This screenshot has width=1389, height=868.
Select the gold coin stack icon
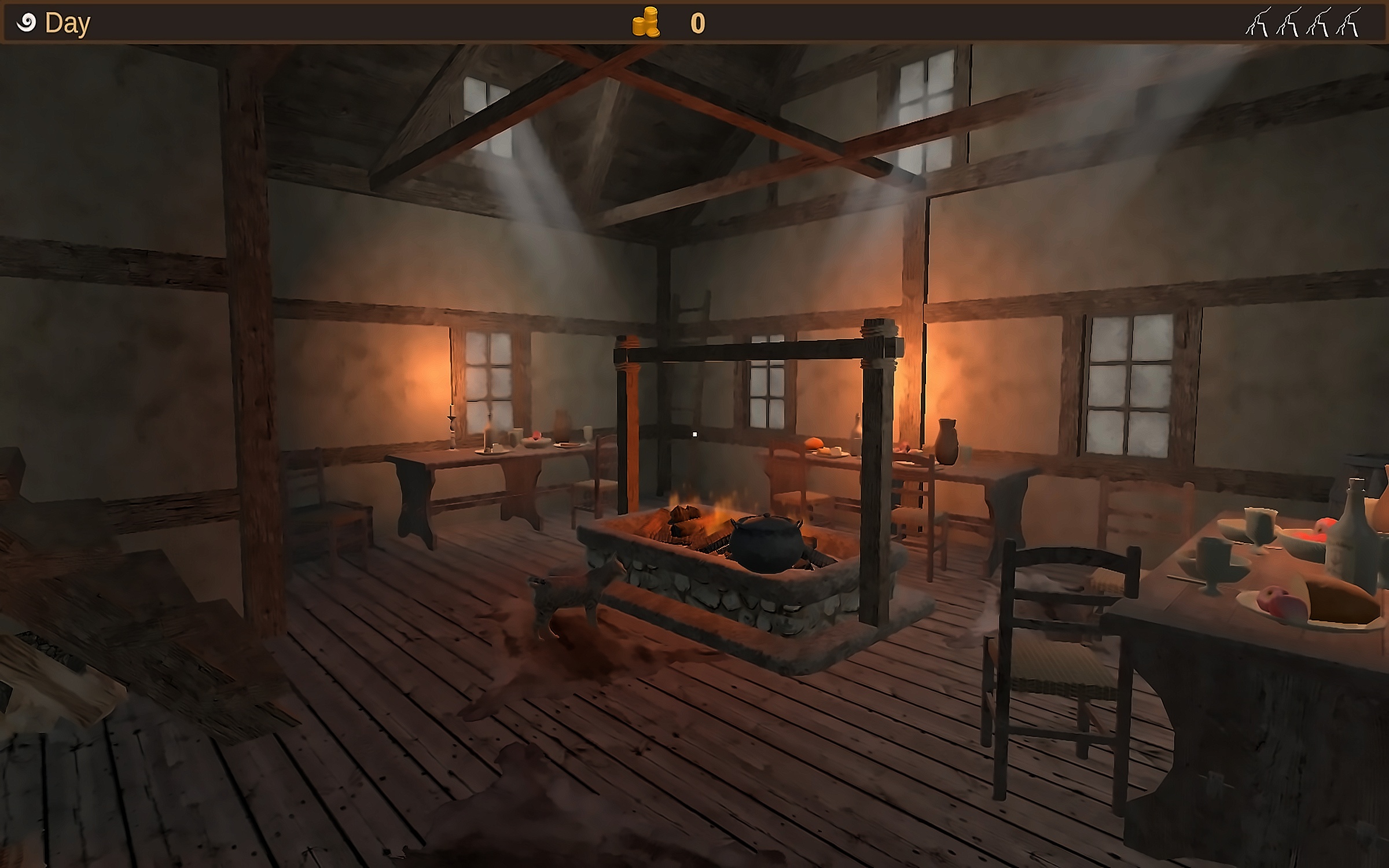click(645, 23)
